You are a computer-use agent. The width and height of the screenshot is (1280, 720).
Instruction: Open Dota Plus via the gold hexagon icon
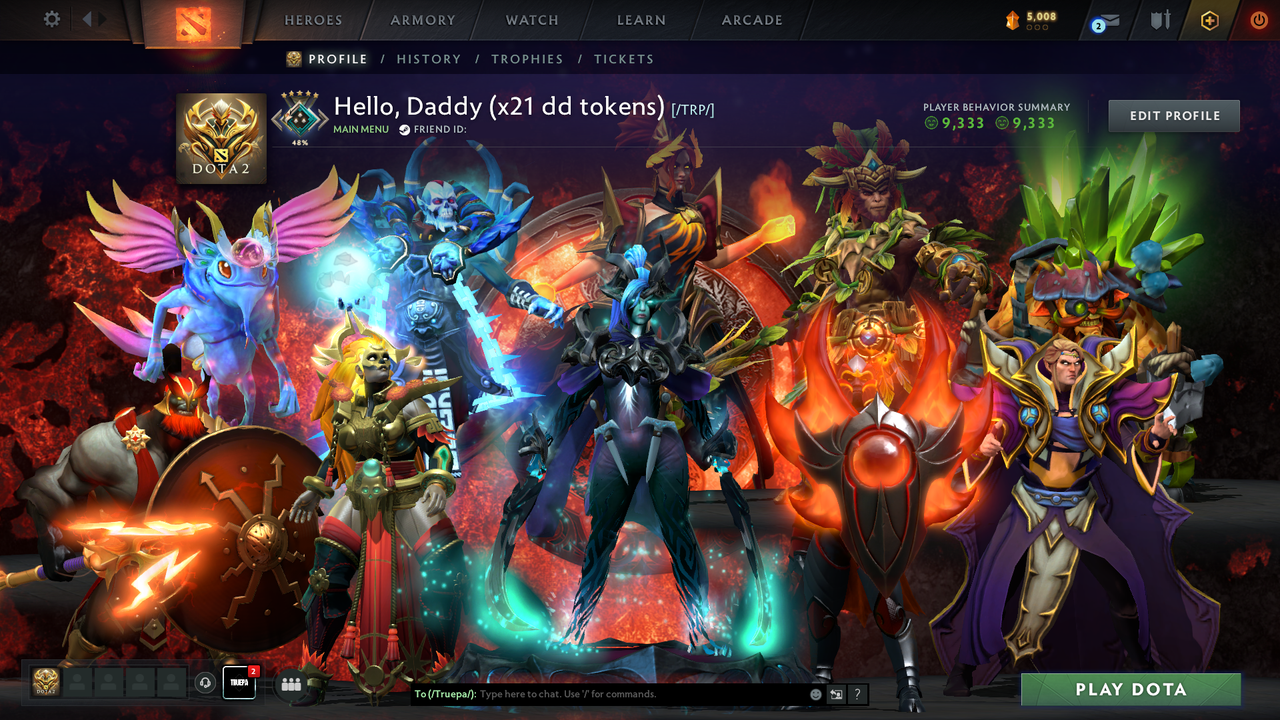pos(1210,20)
